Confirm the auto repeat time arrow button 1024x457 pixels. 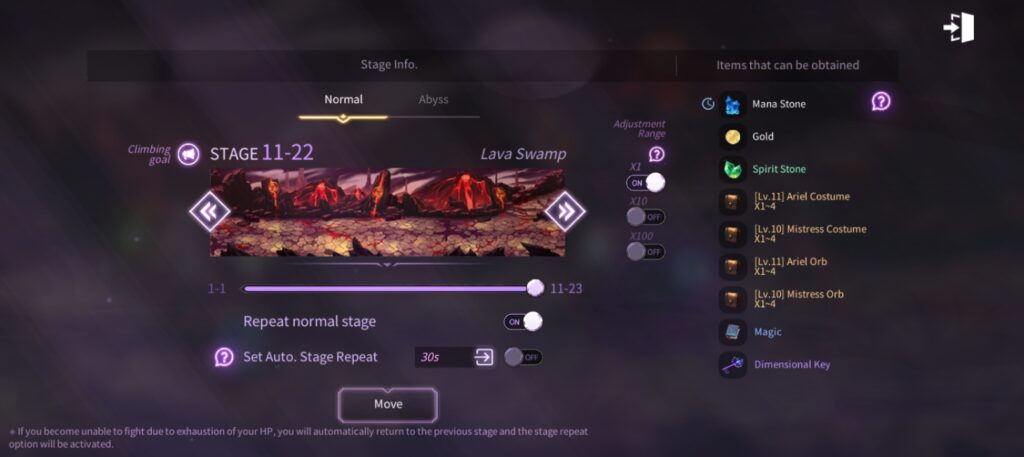pyautogui.click(x=485, y=357)
